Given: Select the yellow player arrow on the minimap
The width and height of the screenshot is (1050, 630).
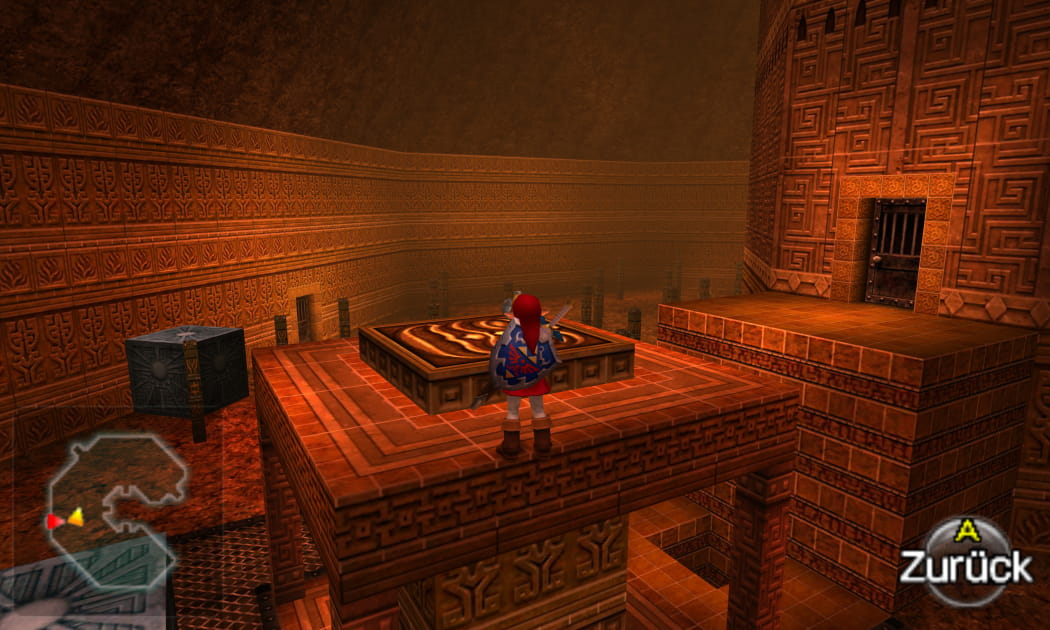Looking at the screenshot, I should pyautogui.click(x=75, y=518).
